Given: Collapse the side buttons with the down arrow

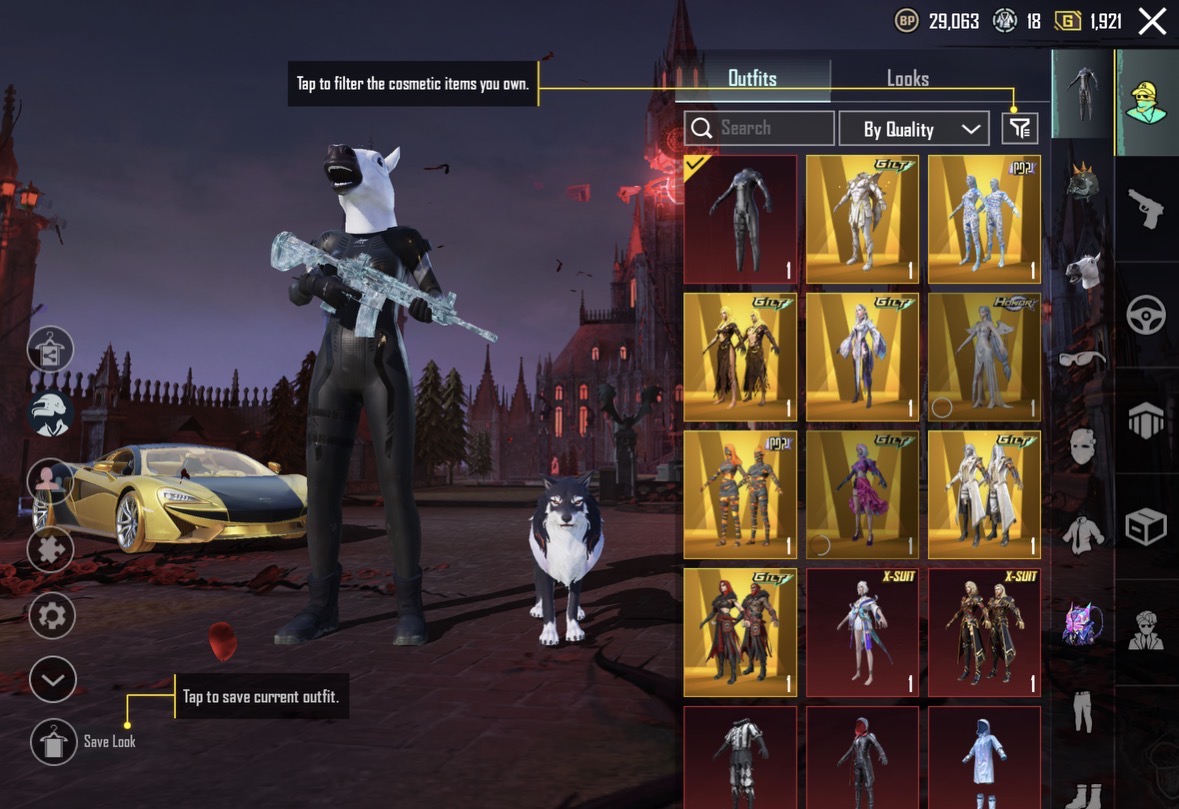Looking at the screenshot, I should (x=52, y=681).
